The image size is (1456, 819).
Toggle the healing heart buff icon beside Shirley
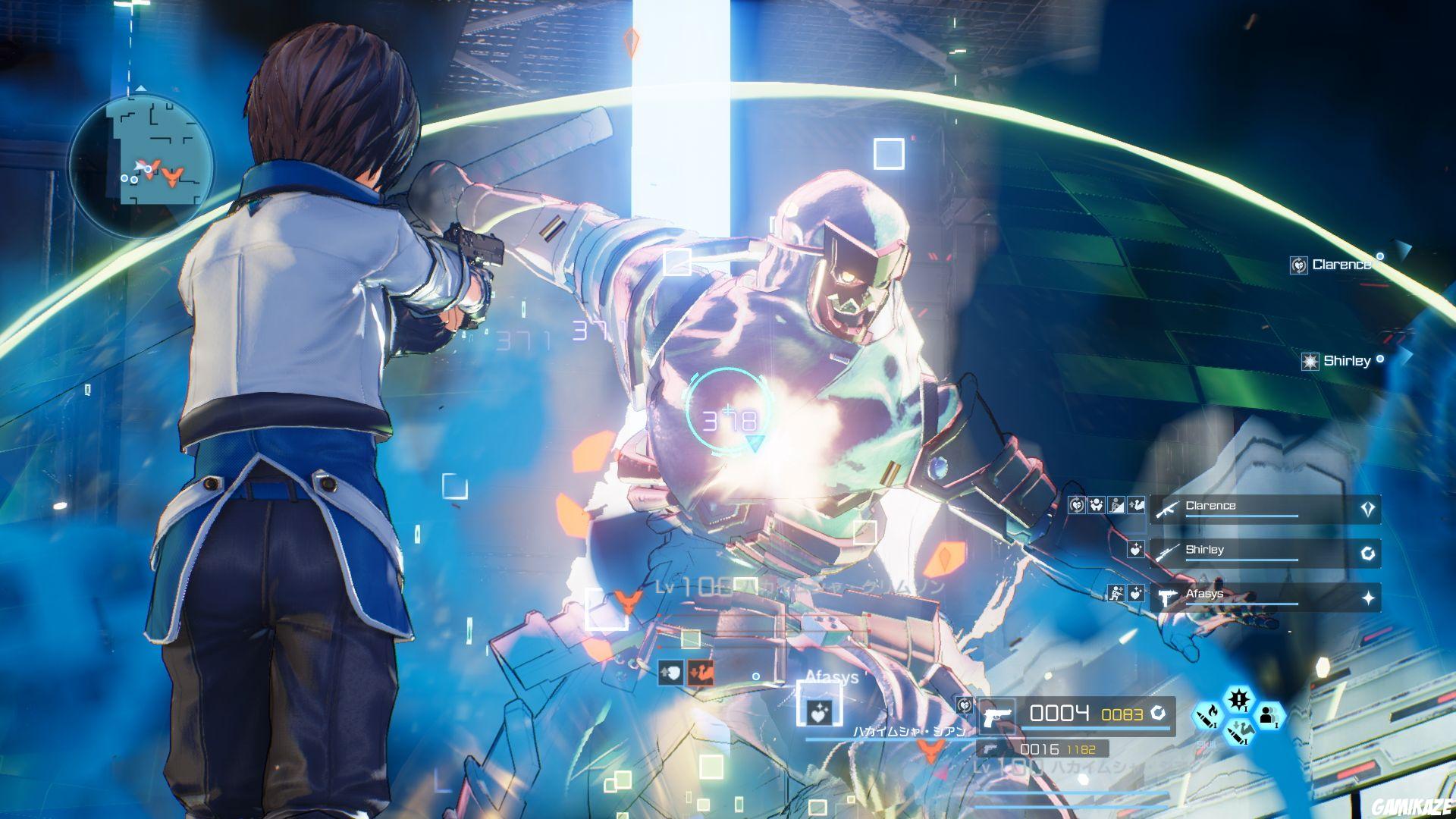[x=1136, y=549]
